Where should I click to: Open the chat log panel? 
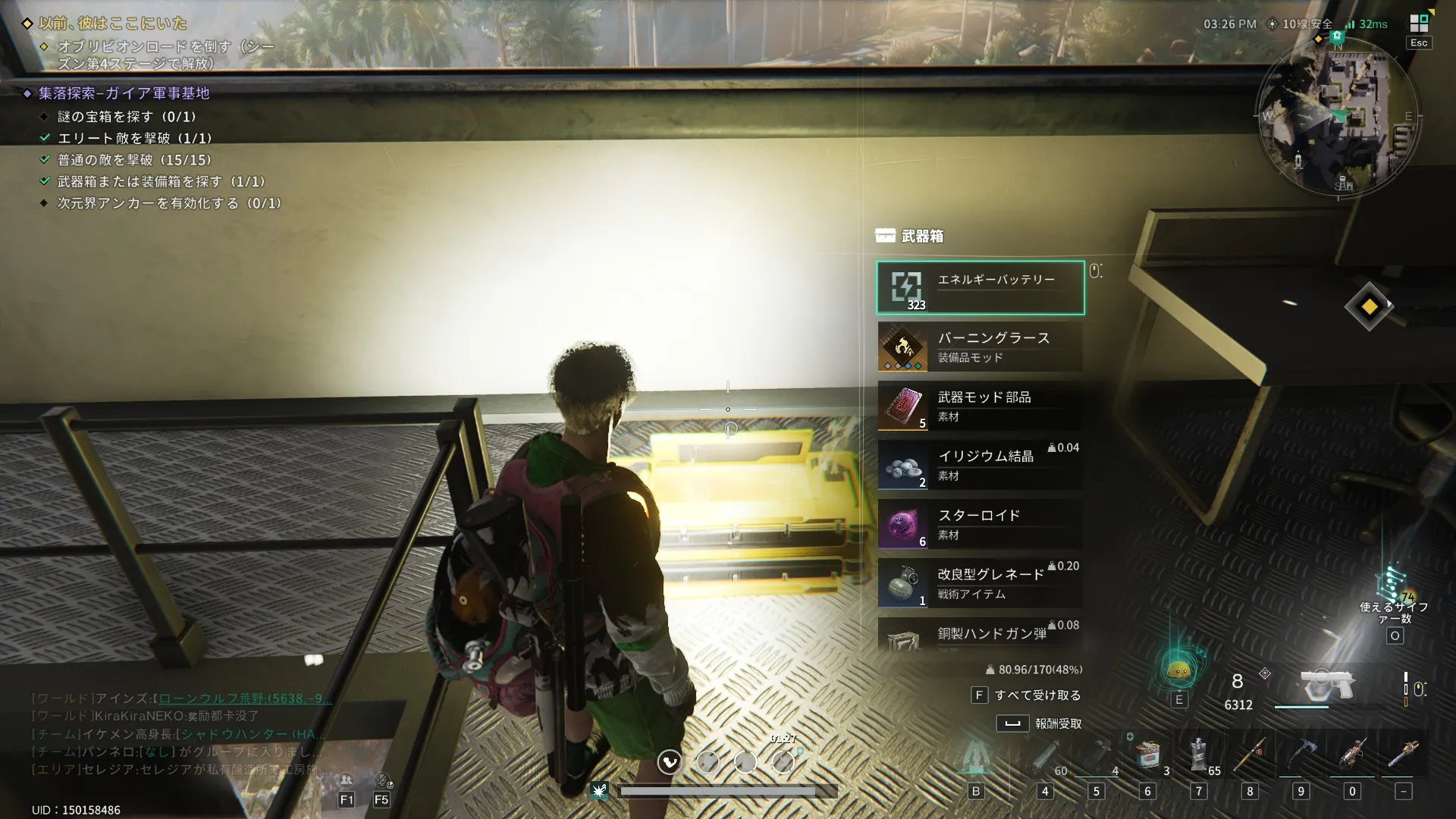tap(178, 733)
